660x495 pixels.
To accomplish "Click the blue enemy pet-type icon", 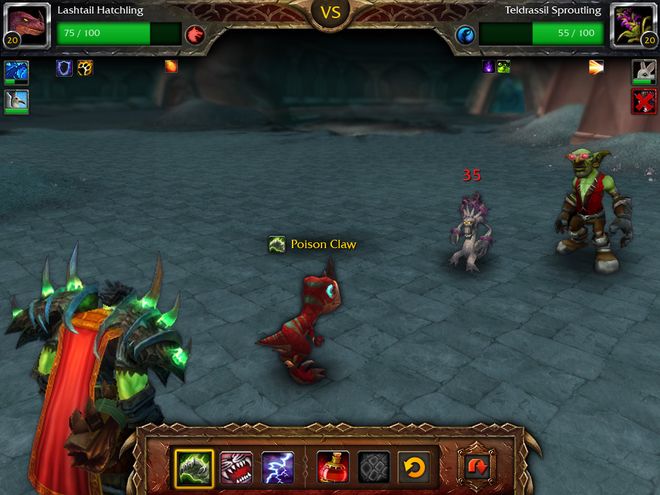I will [x=465, y=36].
